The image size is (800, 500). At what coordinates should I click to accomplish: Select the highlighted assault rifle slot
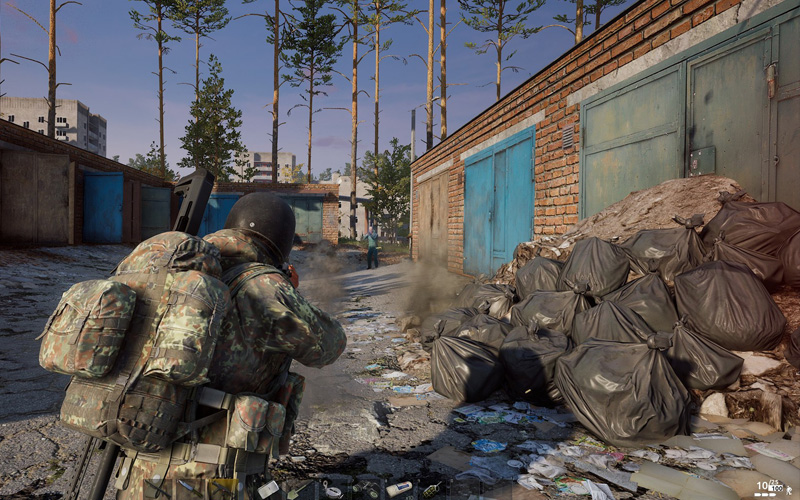(x=223, y=489)
